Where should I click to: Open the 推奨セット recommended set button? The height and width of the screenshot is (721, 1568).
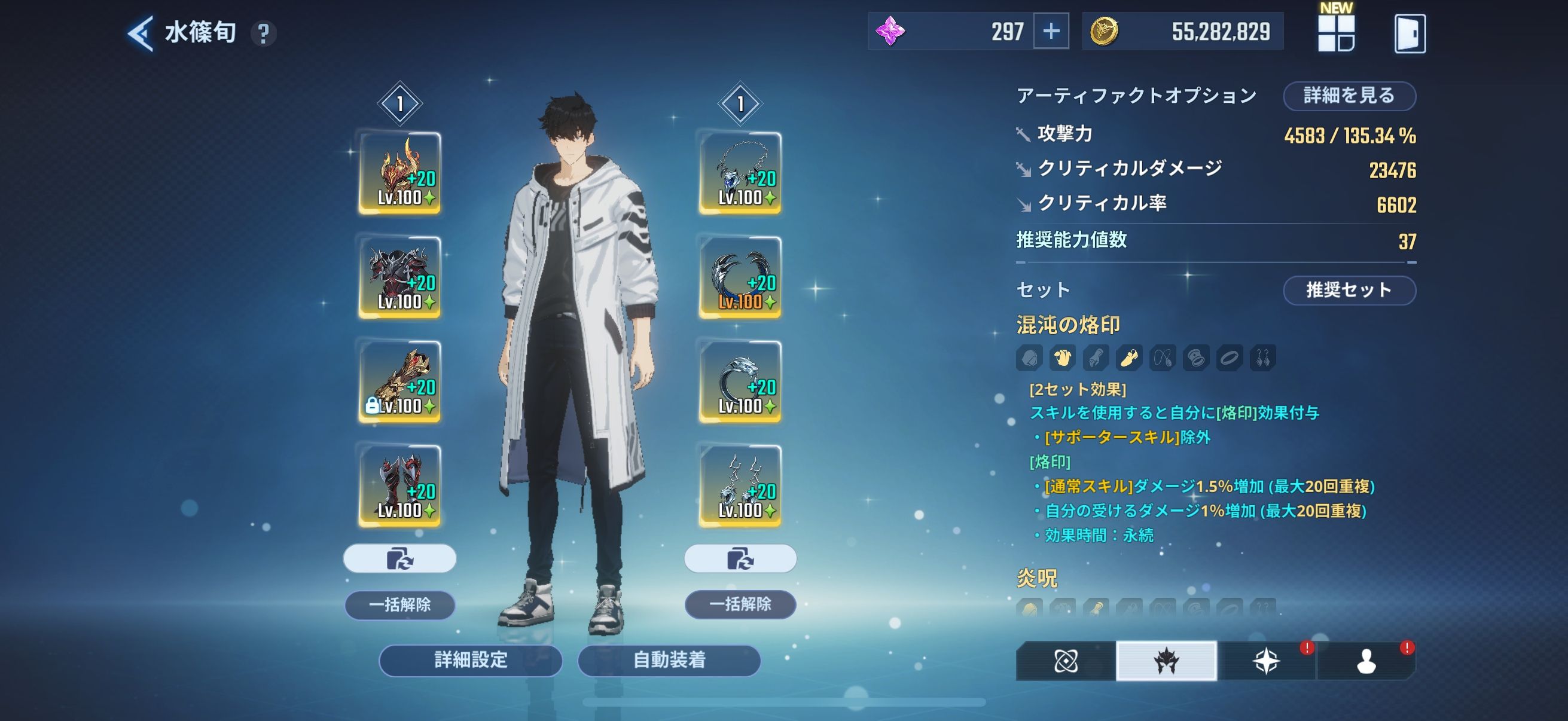coord(1349,290)
